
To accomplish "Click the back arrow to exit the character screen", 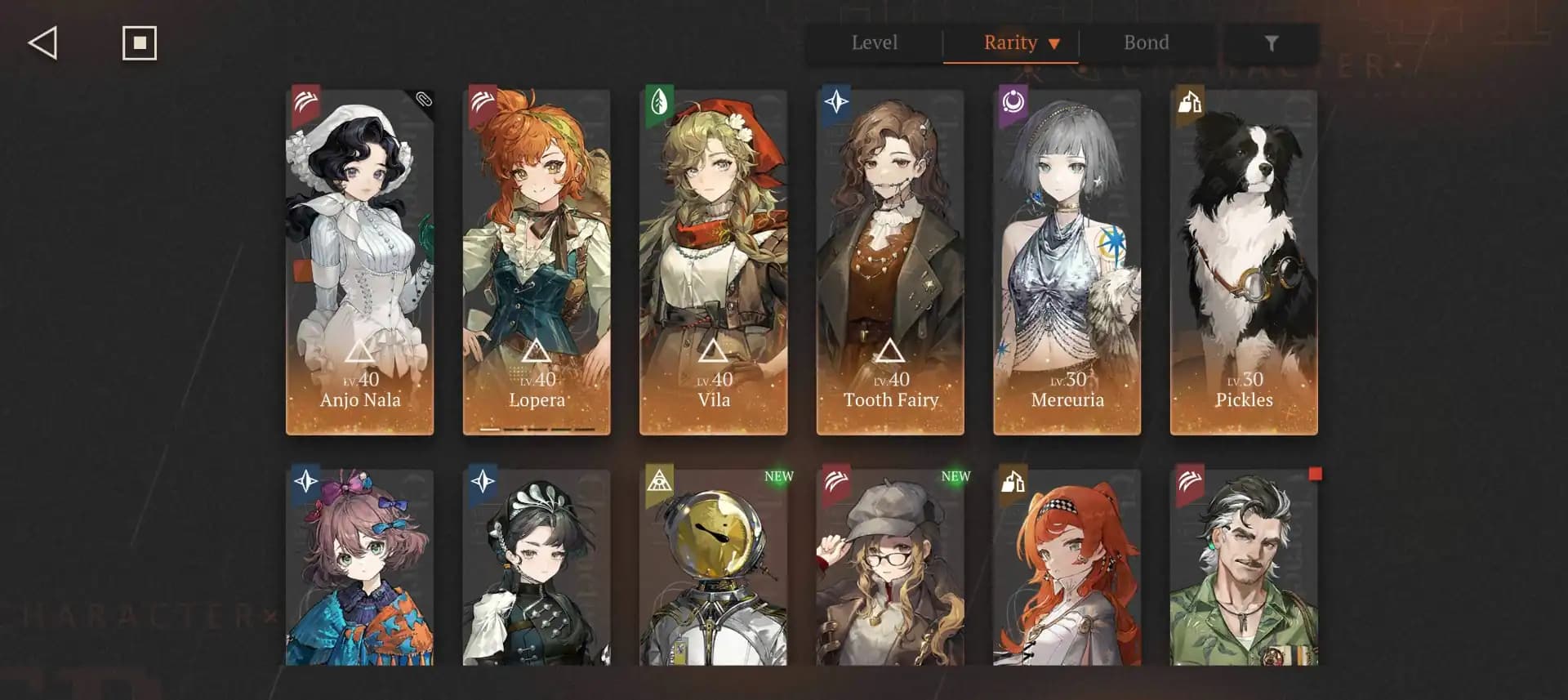I will 43,42.
